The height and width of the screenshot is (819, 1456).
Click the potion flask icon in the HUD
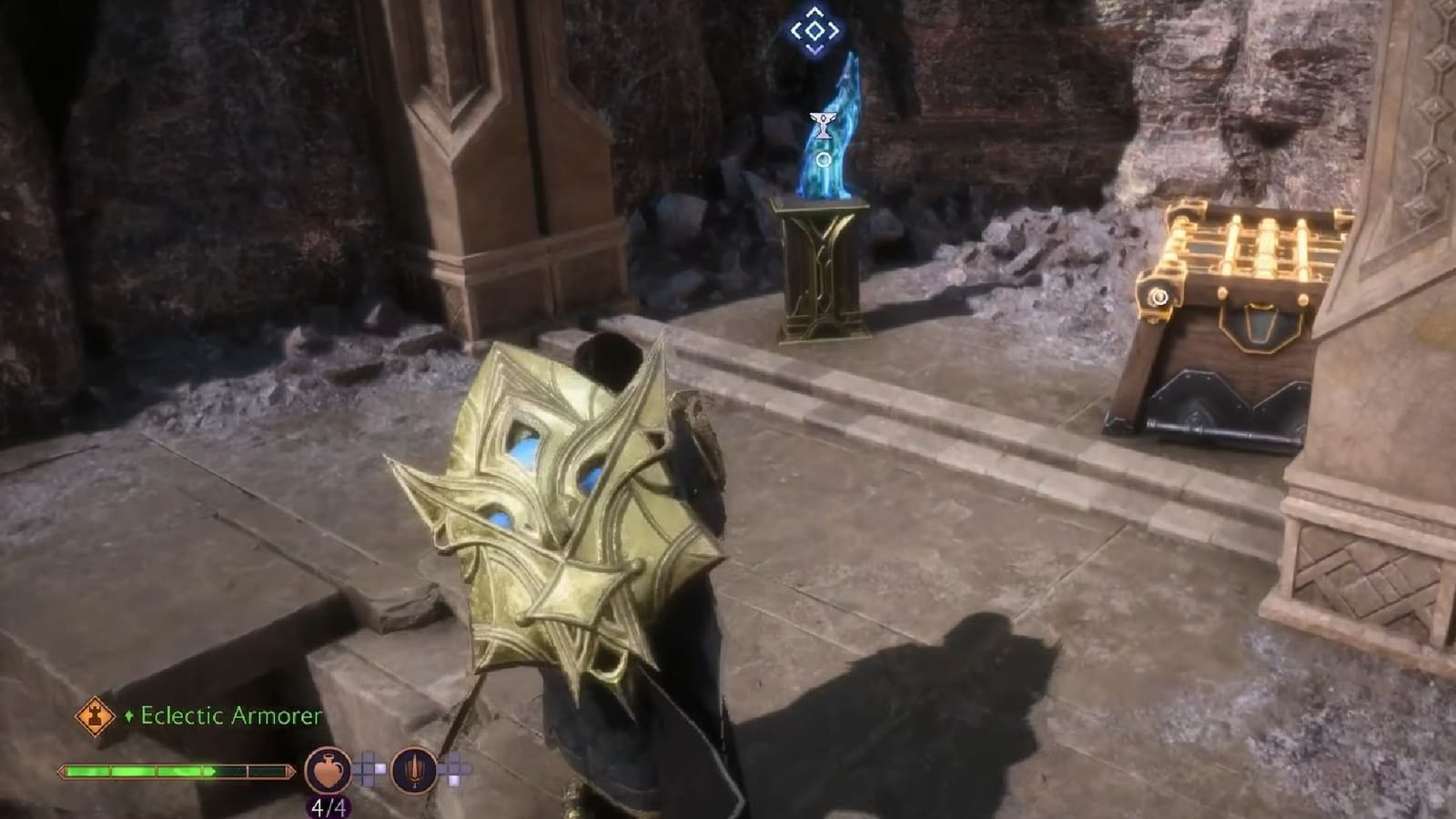click(328, 770)
